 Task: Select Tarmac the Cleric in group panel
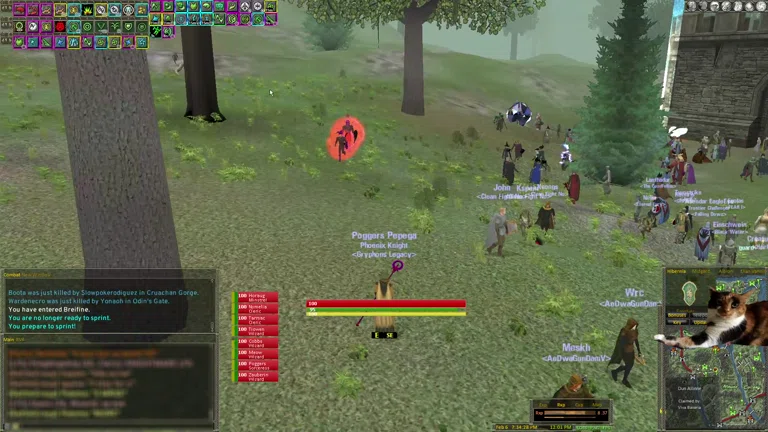coord(257,320)
